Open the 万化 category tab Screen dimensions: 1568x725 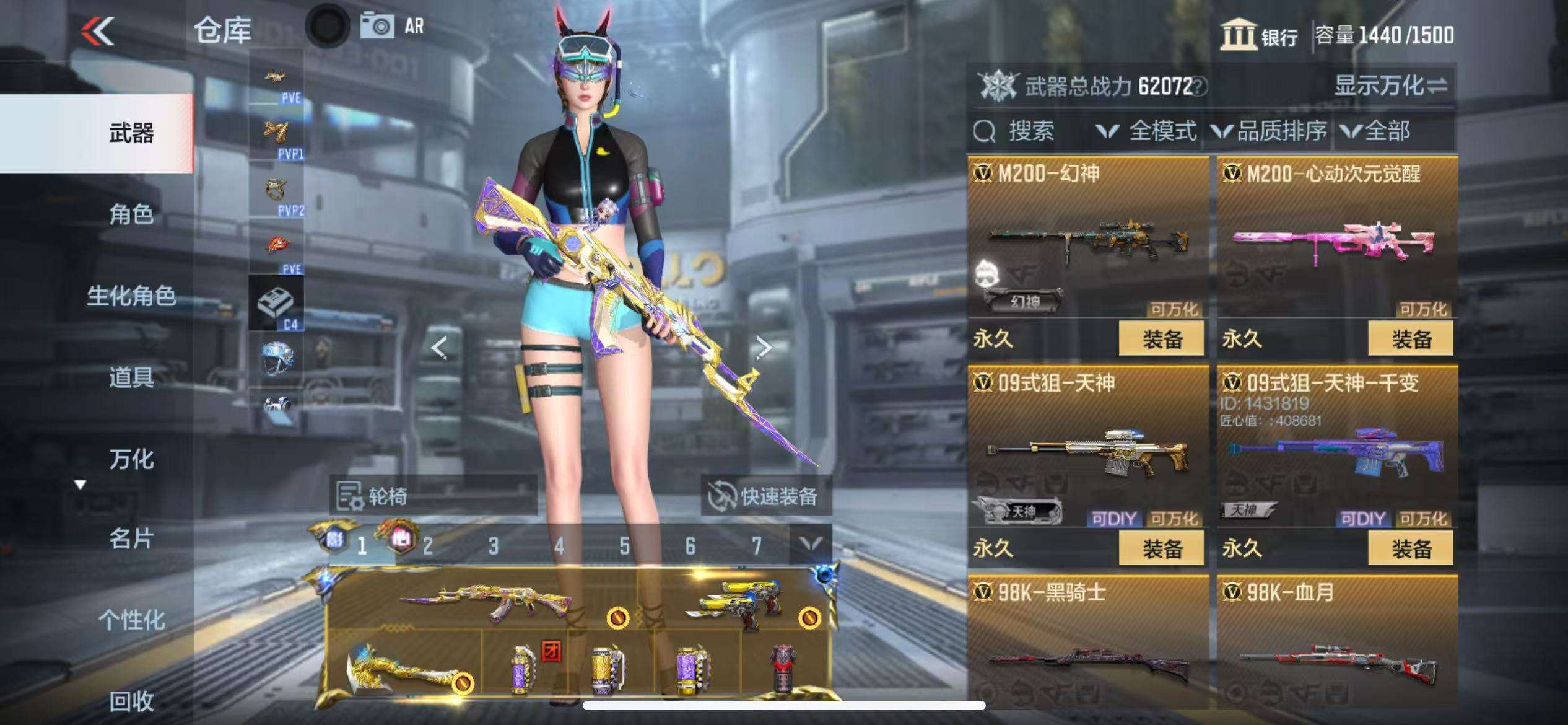(x=131, y=459)
